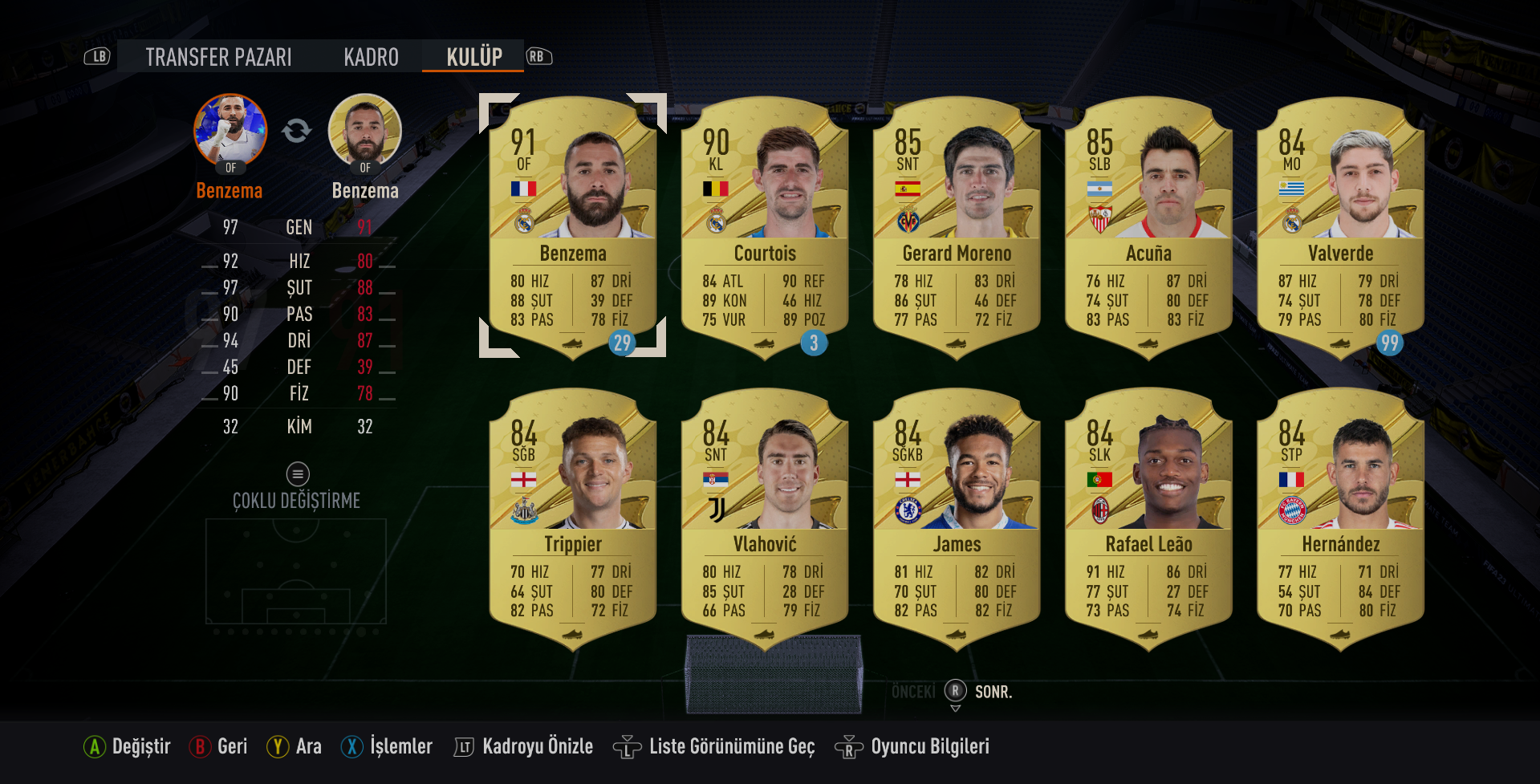1540x784 pixels.
Task: Open the Kadro tab
Action: pyautogui.click(x=371, y=57)
